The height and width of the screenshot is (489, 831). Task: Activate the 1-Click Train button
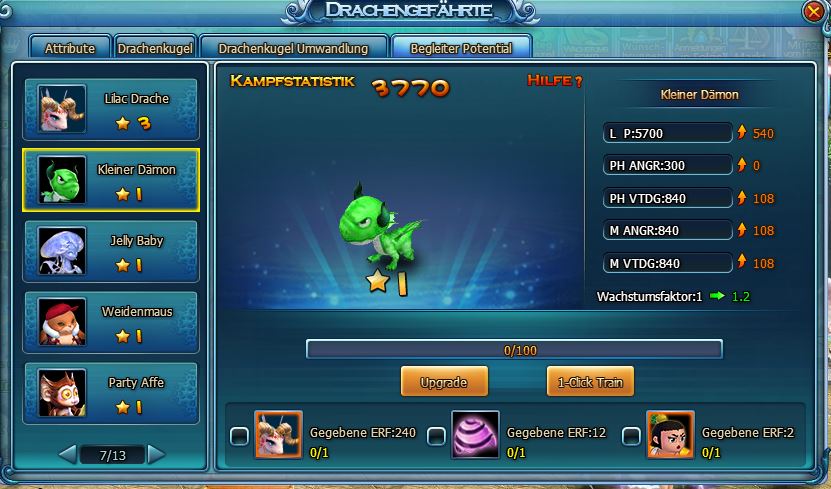pos(590,382)
